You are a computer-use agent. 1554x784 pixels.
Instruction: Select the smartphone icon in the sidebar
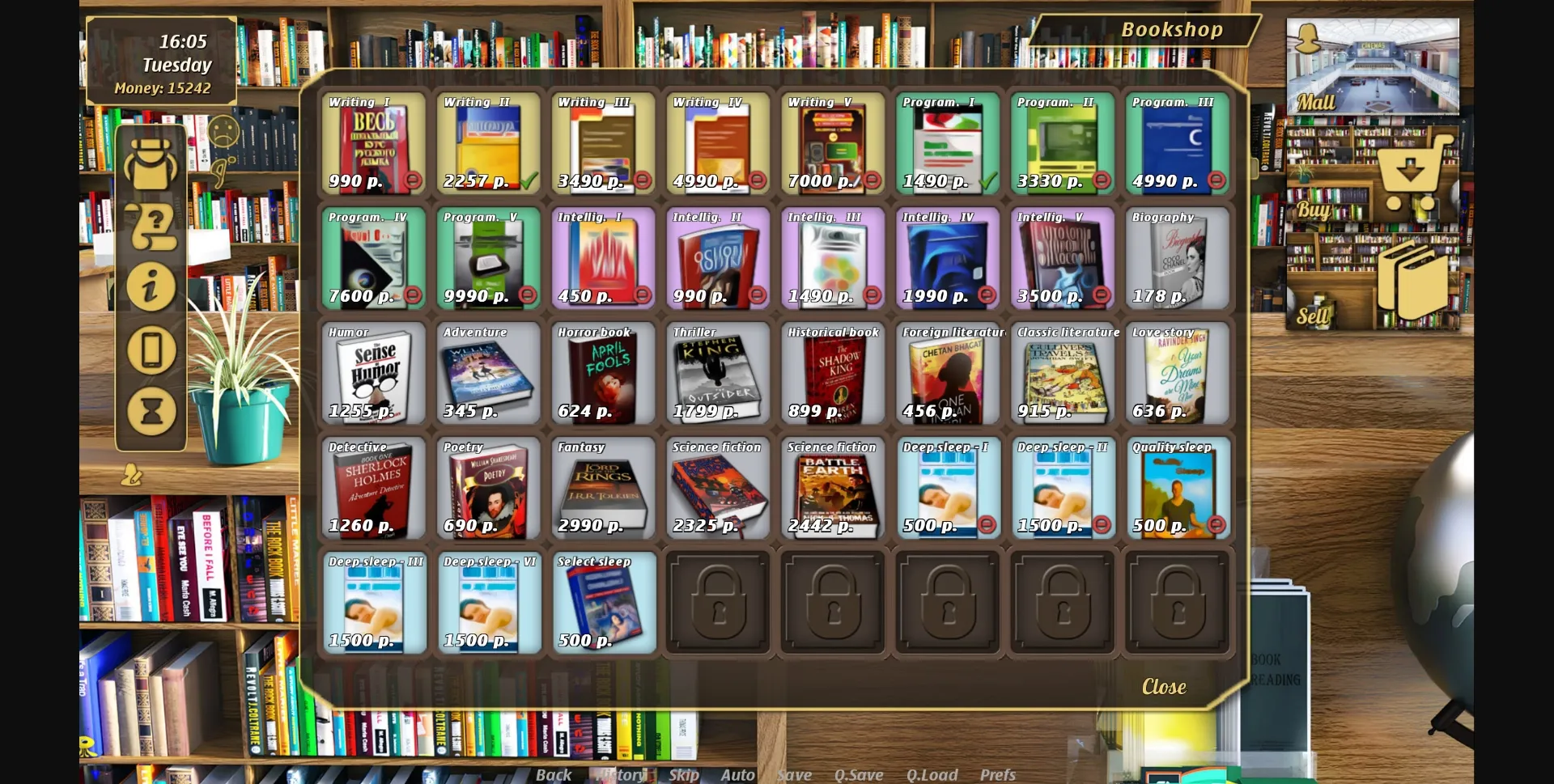pyautogui.click(x=151, y=350)
